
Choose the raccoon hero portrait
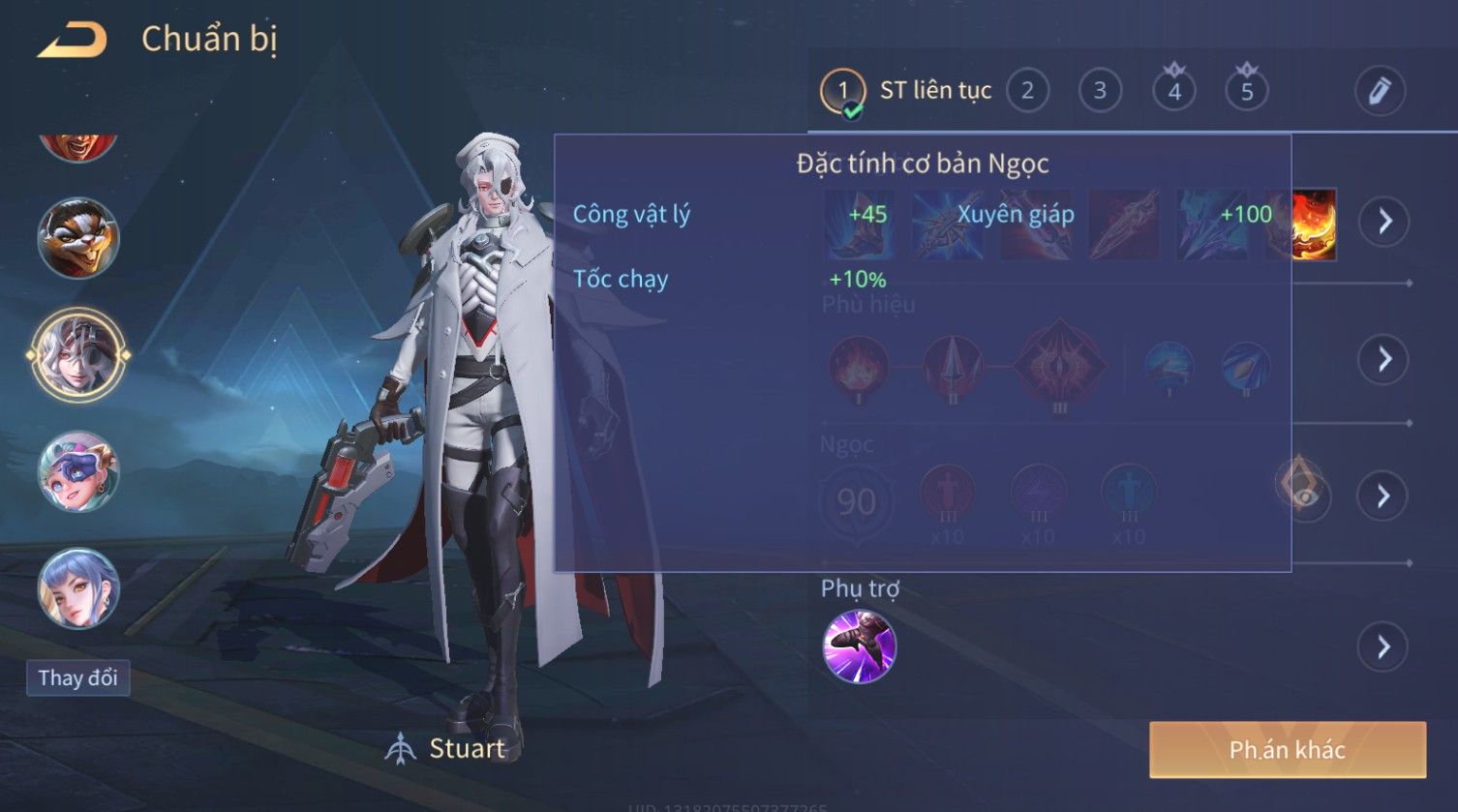78,238
